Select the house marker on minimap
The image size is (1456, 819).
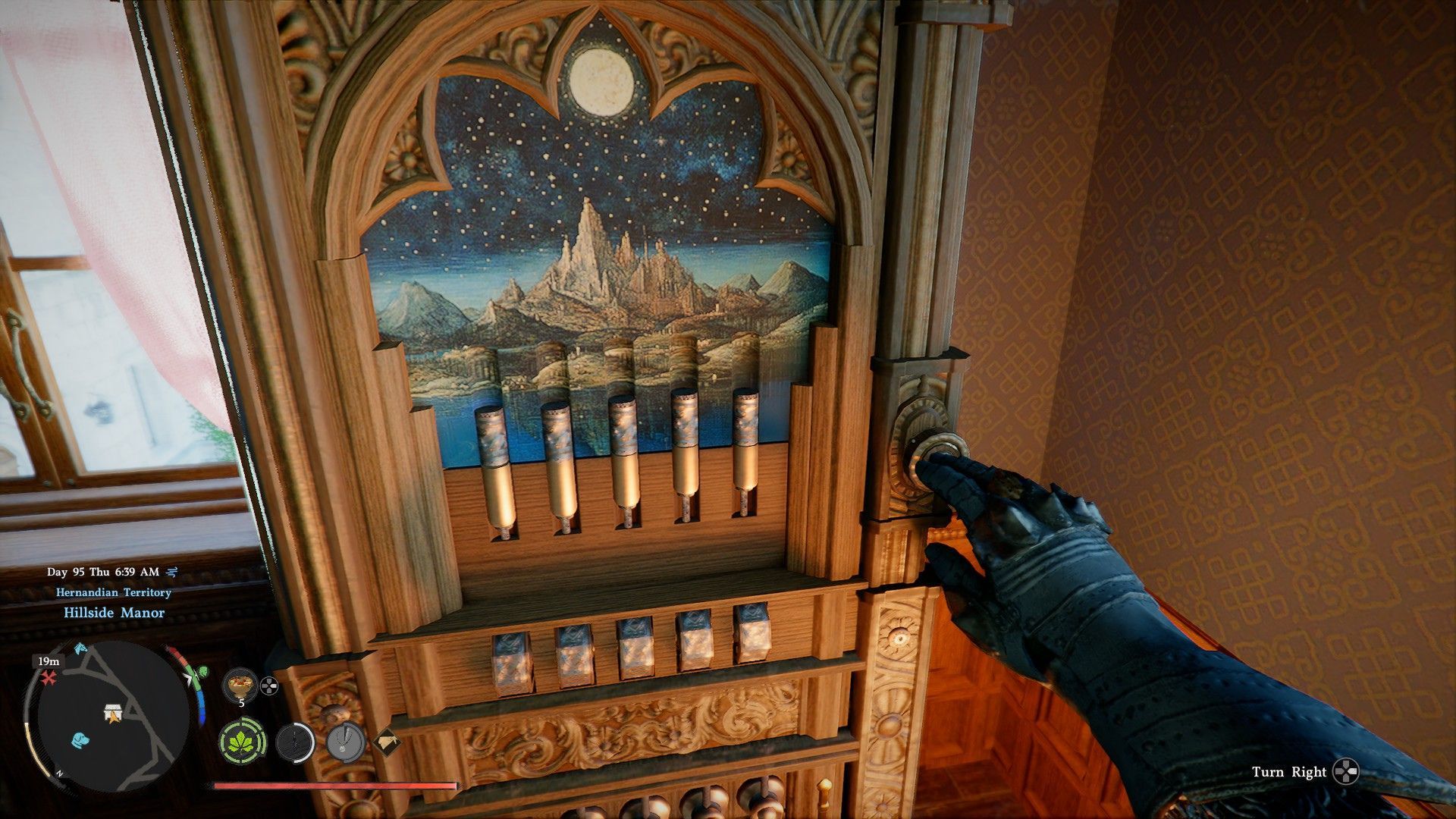click(x=113, y=712)
